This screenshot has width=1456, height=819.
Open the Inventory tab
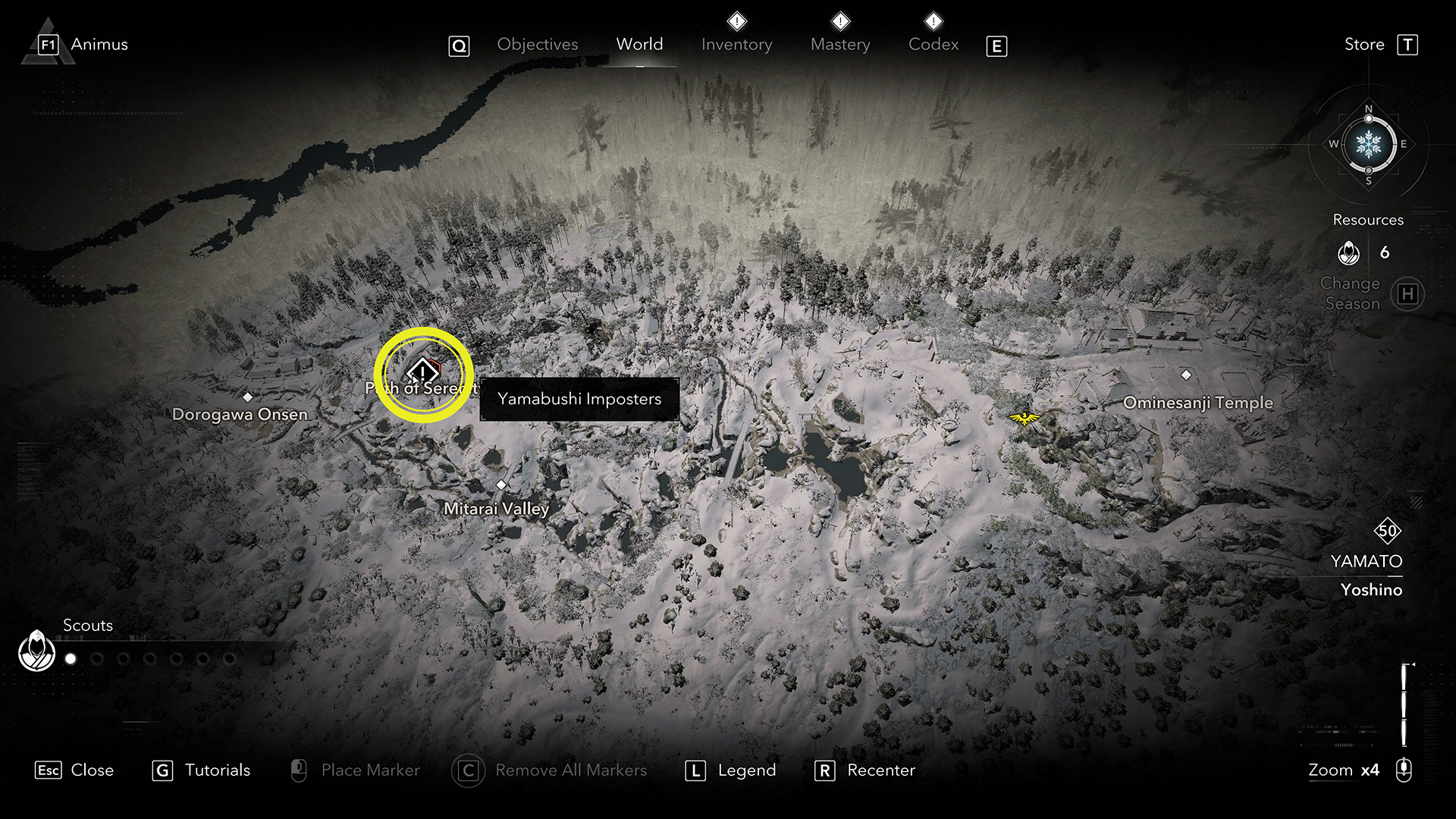(x=736, y=45)
